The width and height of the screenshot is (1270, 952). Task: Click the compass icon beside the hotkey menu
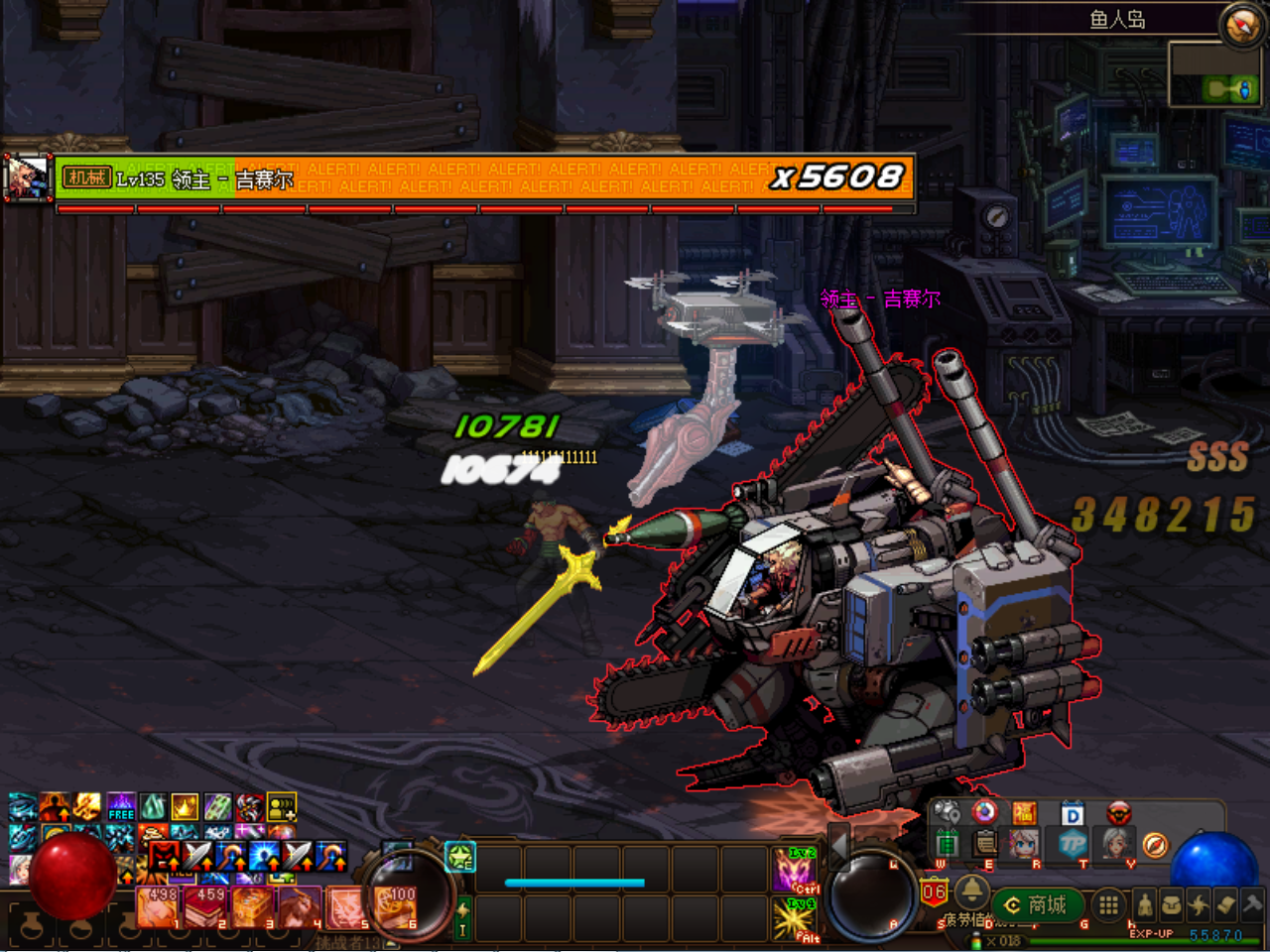pos(1154,846)
